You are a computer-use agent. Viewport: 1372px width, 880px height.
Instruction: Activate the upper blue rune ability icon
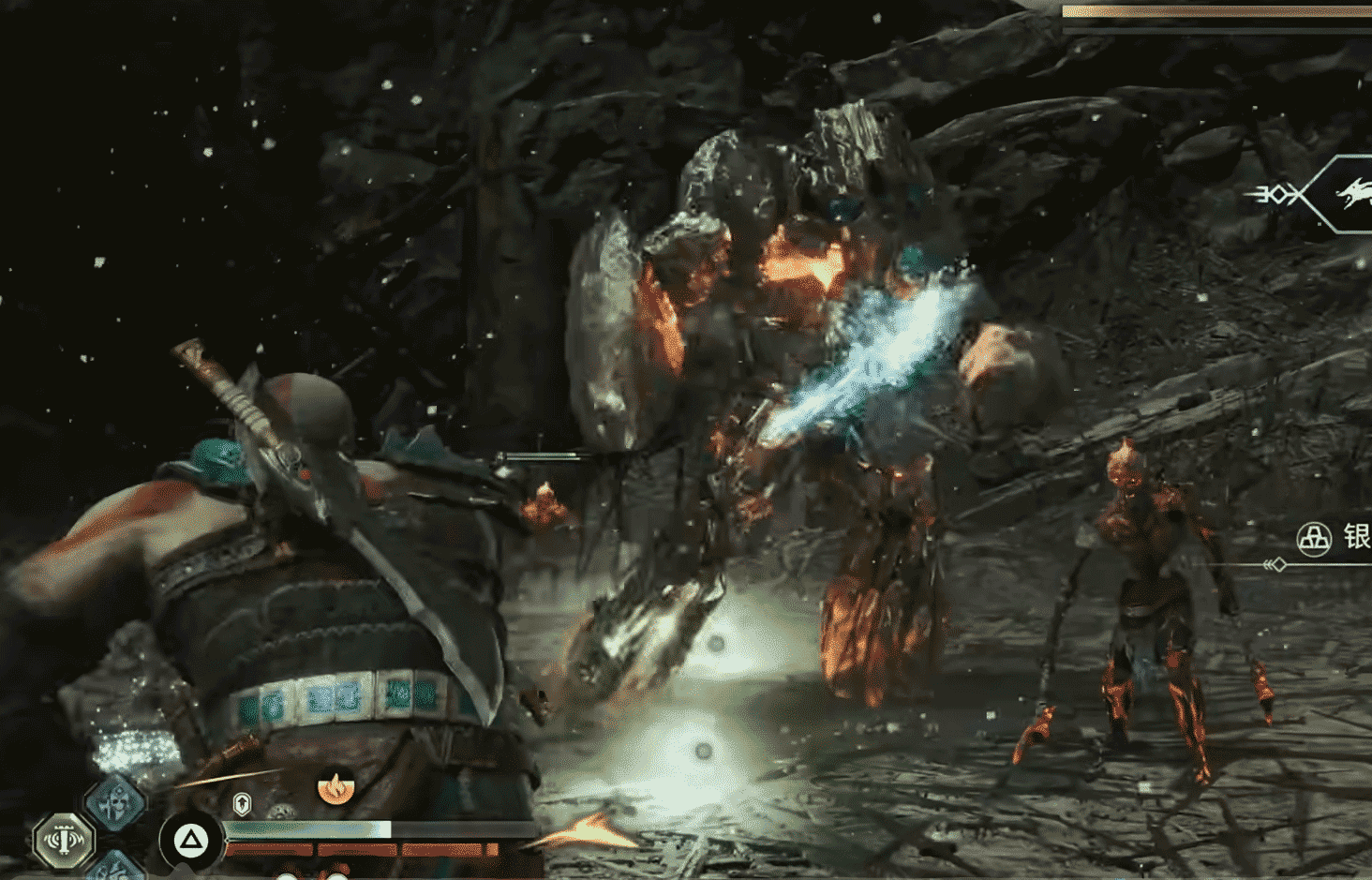point(115,802)
